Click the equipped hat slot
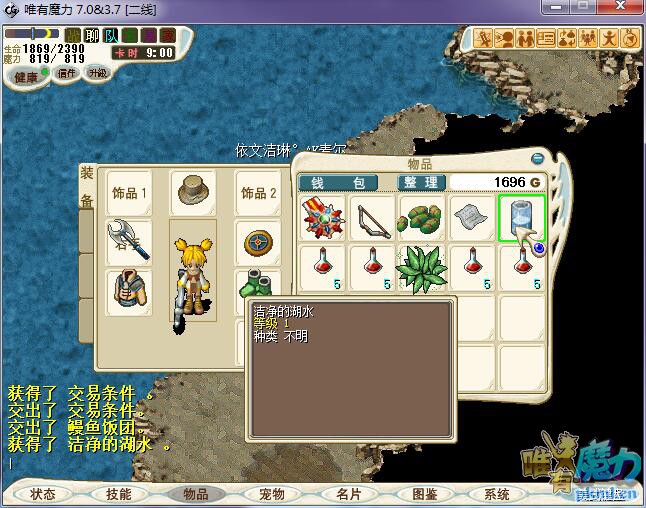Screen dimensions: 646x508 193,190
